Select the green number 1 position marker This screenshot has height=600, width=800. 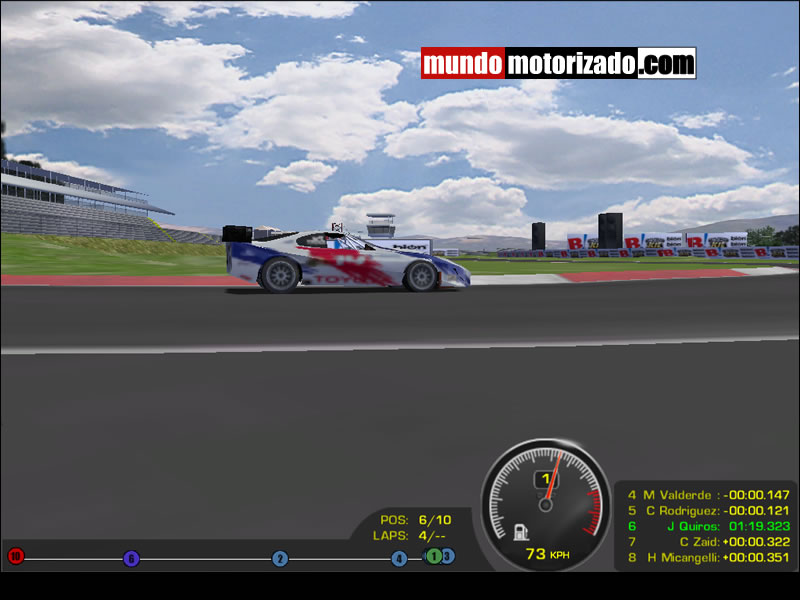[434, 556]
